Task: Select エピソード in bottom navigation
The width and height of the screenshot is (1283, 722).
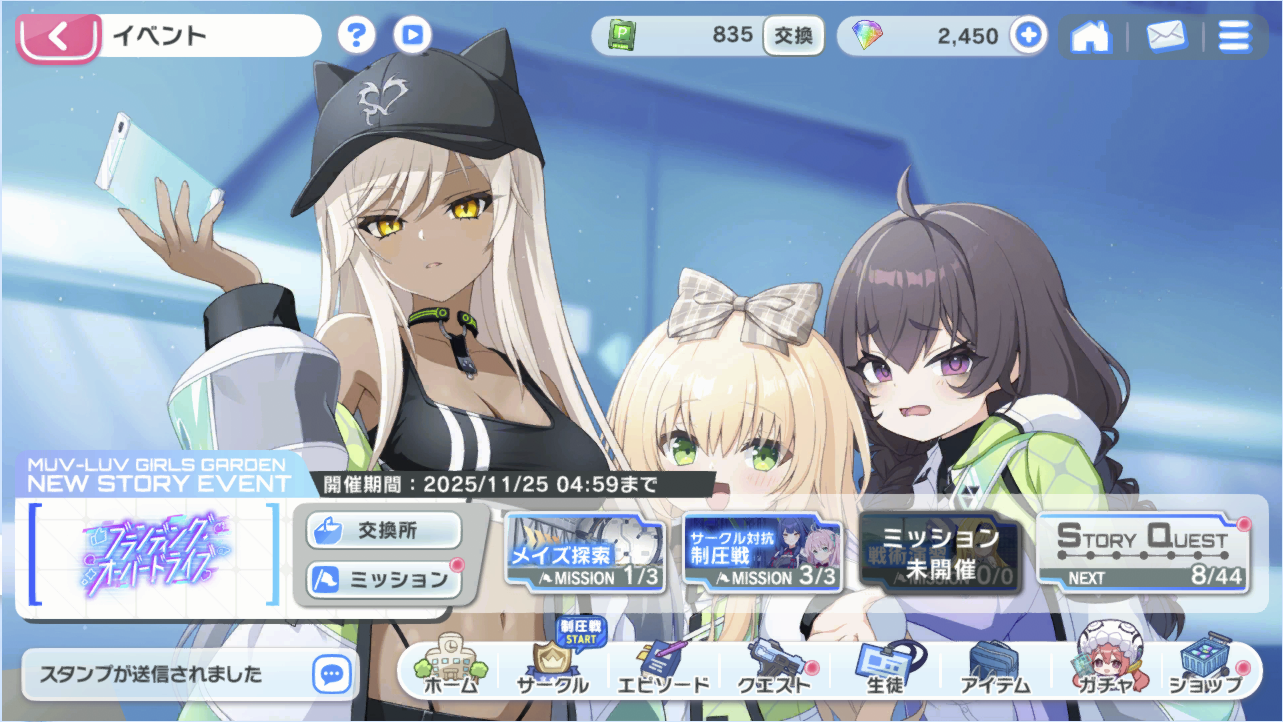Action: click(x=661, y=669)
